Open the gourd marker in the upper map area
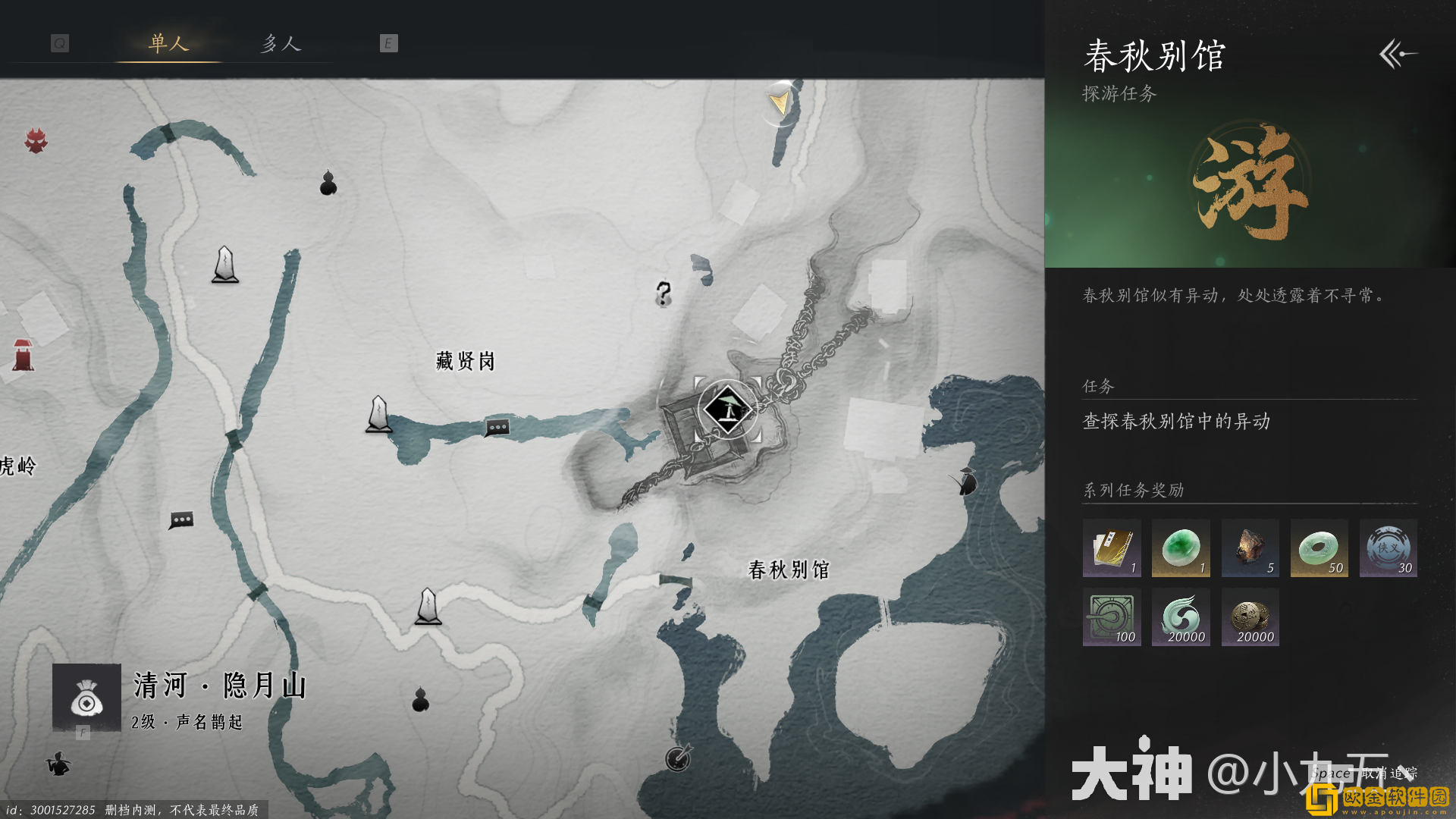1456x819 pixels. (x=328, y=182)
